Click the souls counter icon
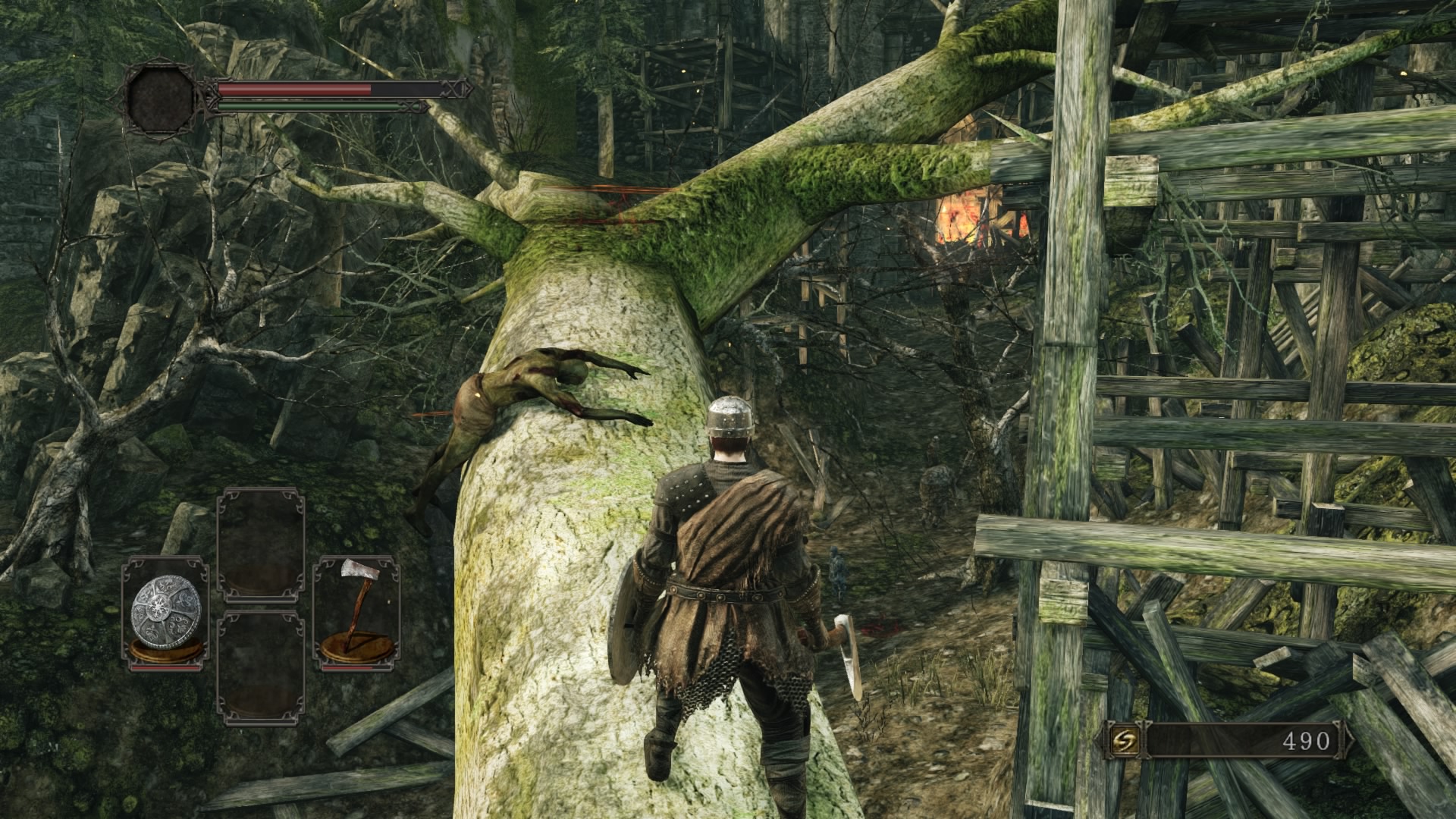Viewport: 1456px width, 819px height. [1122, 740]
